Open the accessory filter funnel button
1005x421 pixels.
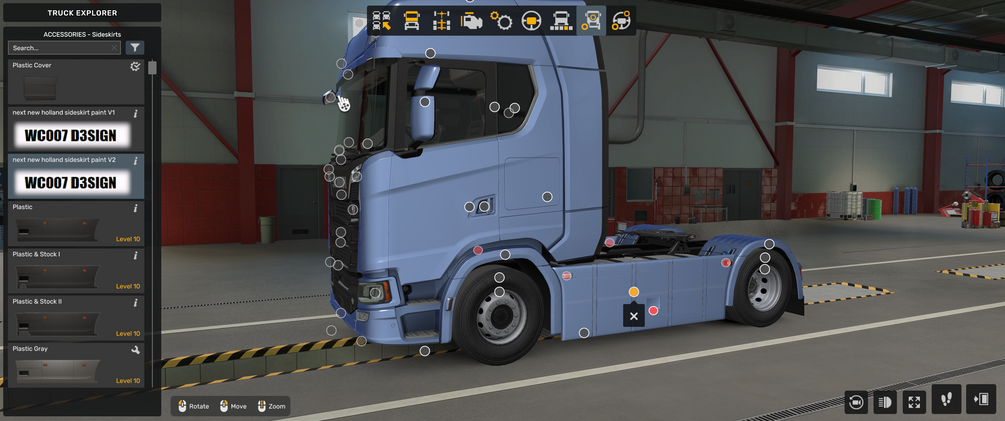(x=136, y=48)
